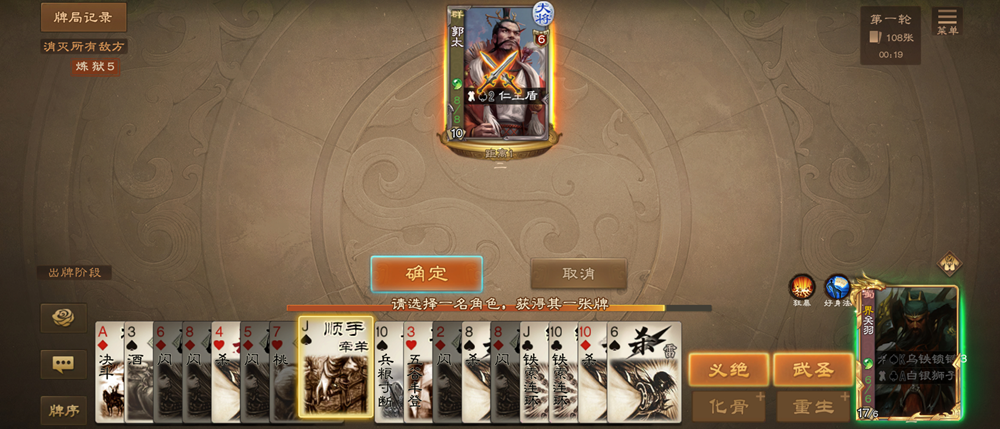Open the 牌局记录 game log

[84, 17]
